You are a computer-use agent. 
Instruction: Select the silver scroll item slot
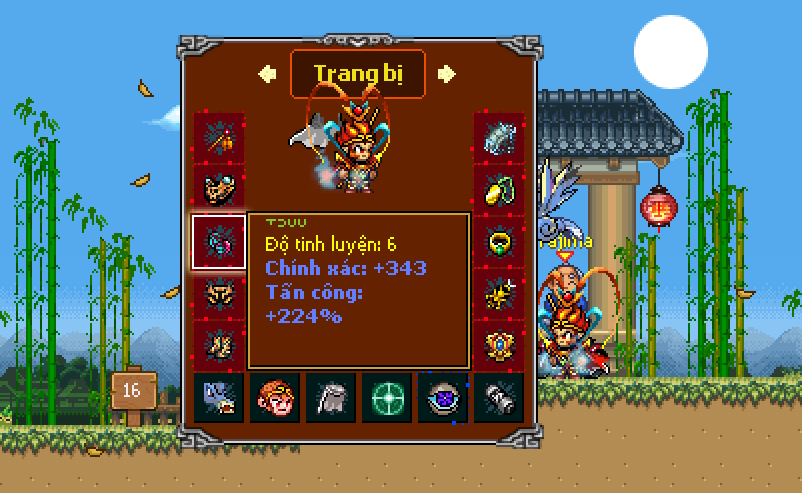[x=498, y=398]
